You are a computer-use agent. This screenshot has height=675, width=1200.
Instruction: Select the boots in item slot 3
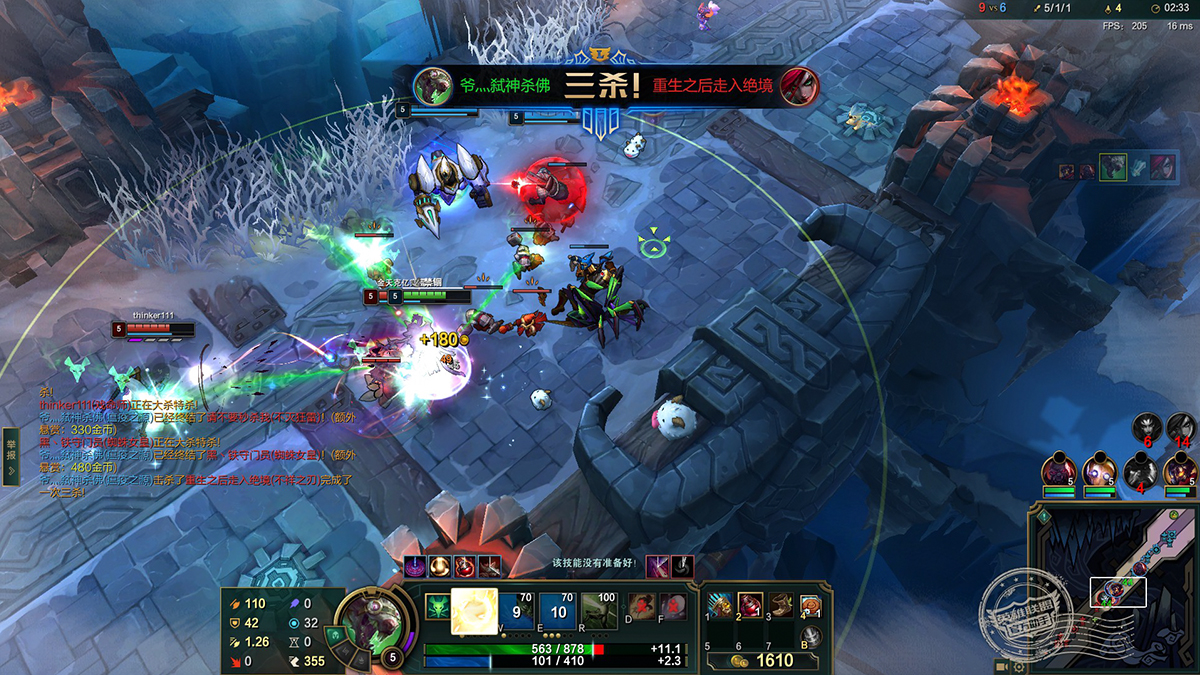coord(782,605)
